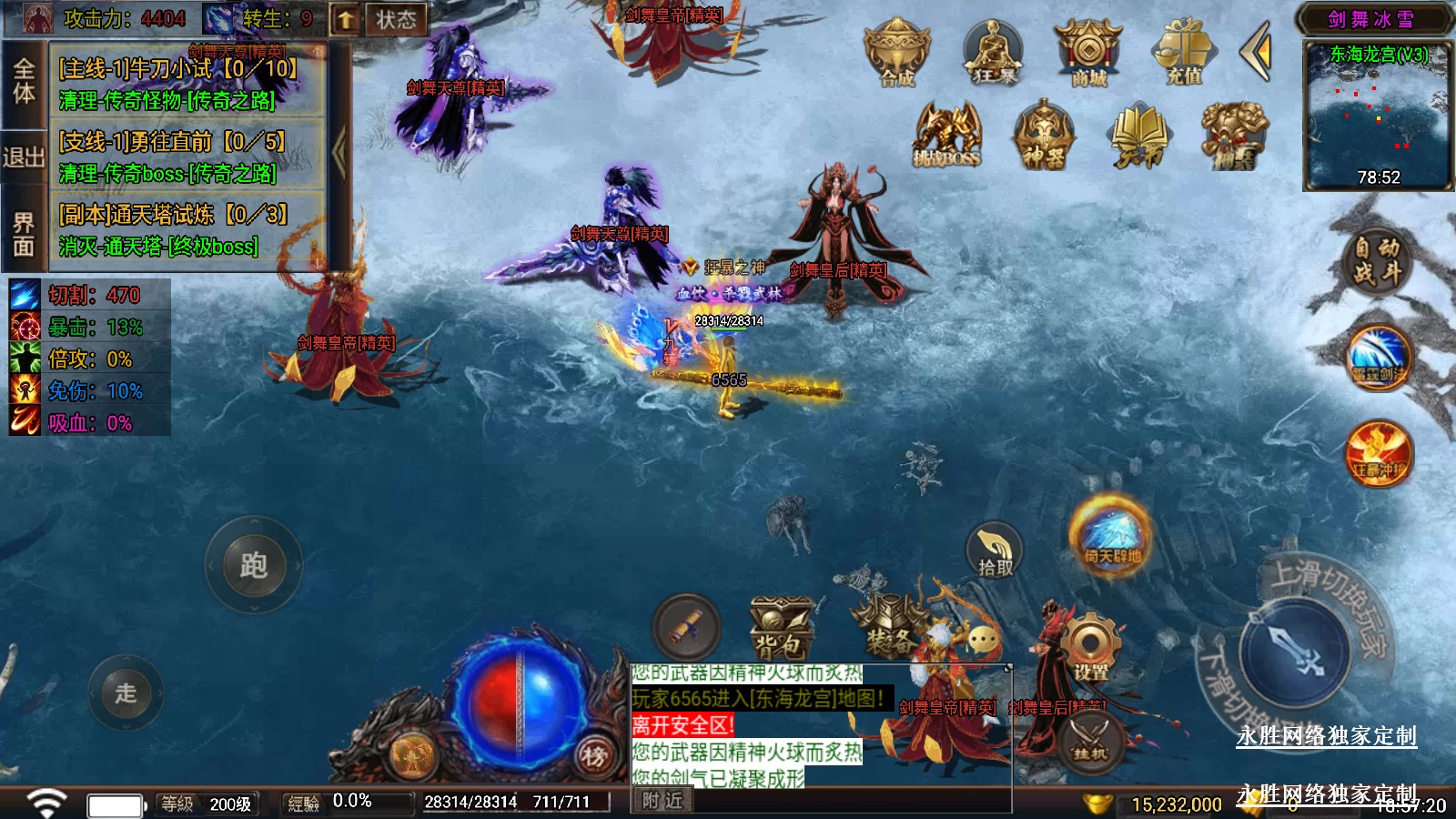The height and width of the screenshot is (819, 1456).
Task: Toggle 自动战斗 auto battle
Action: (x=1376, y=260)
